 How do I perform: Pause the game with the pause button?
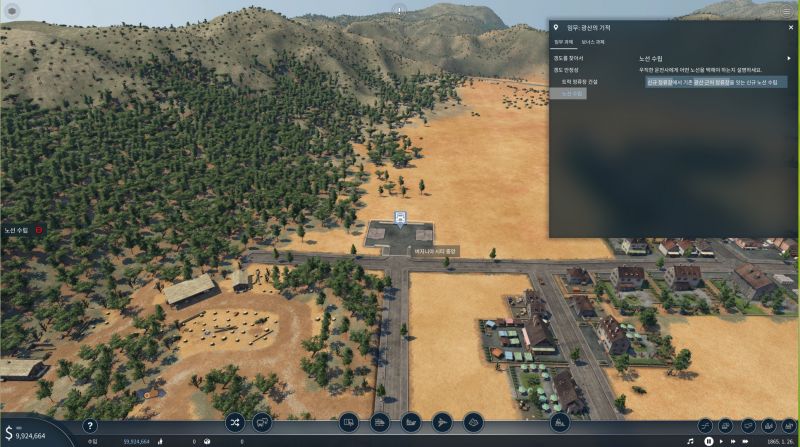point(709,440)
